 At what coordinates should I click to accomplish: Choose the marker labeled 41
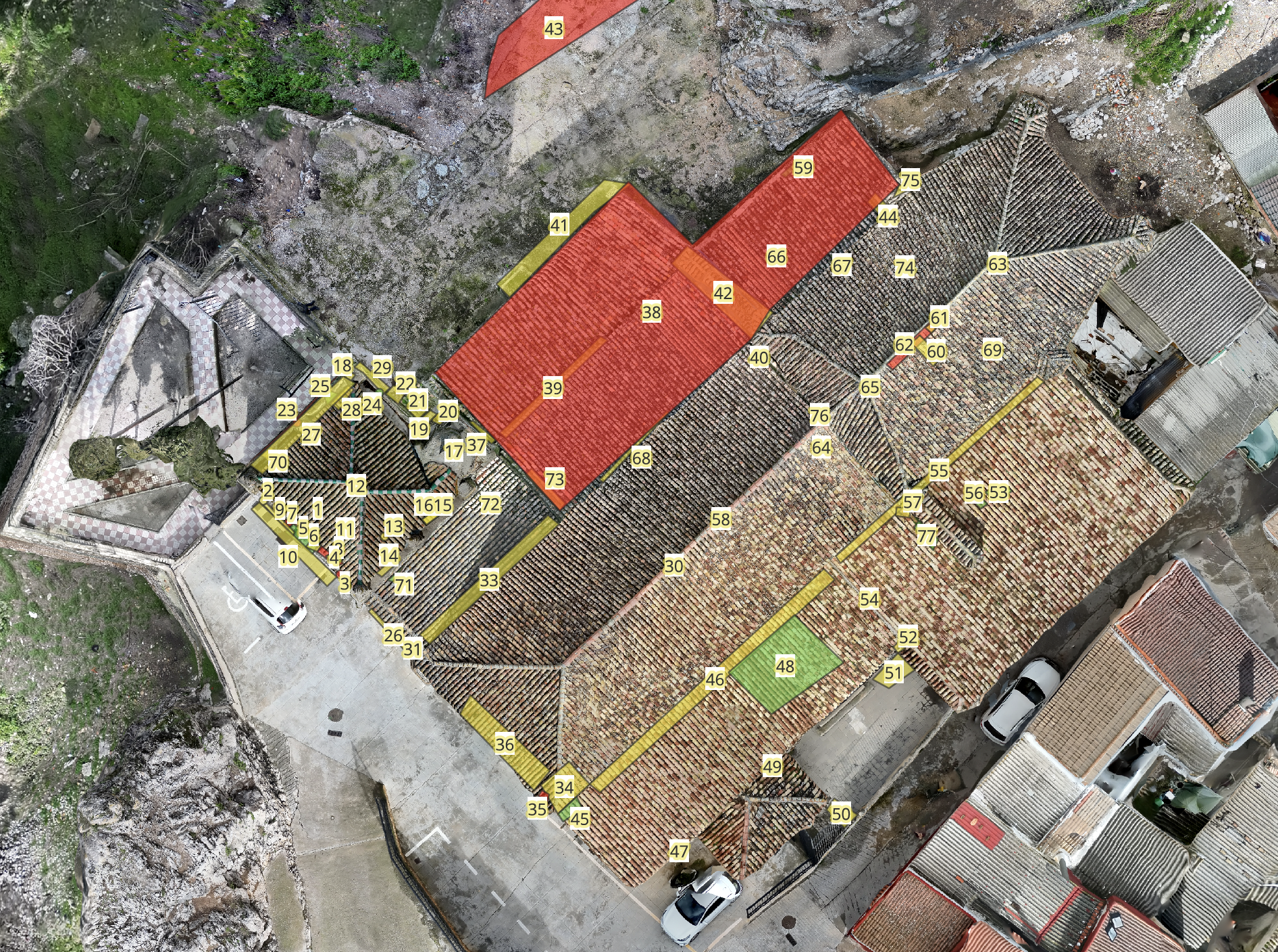point(559,225)
